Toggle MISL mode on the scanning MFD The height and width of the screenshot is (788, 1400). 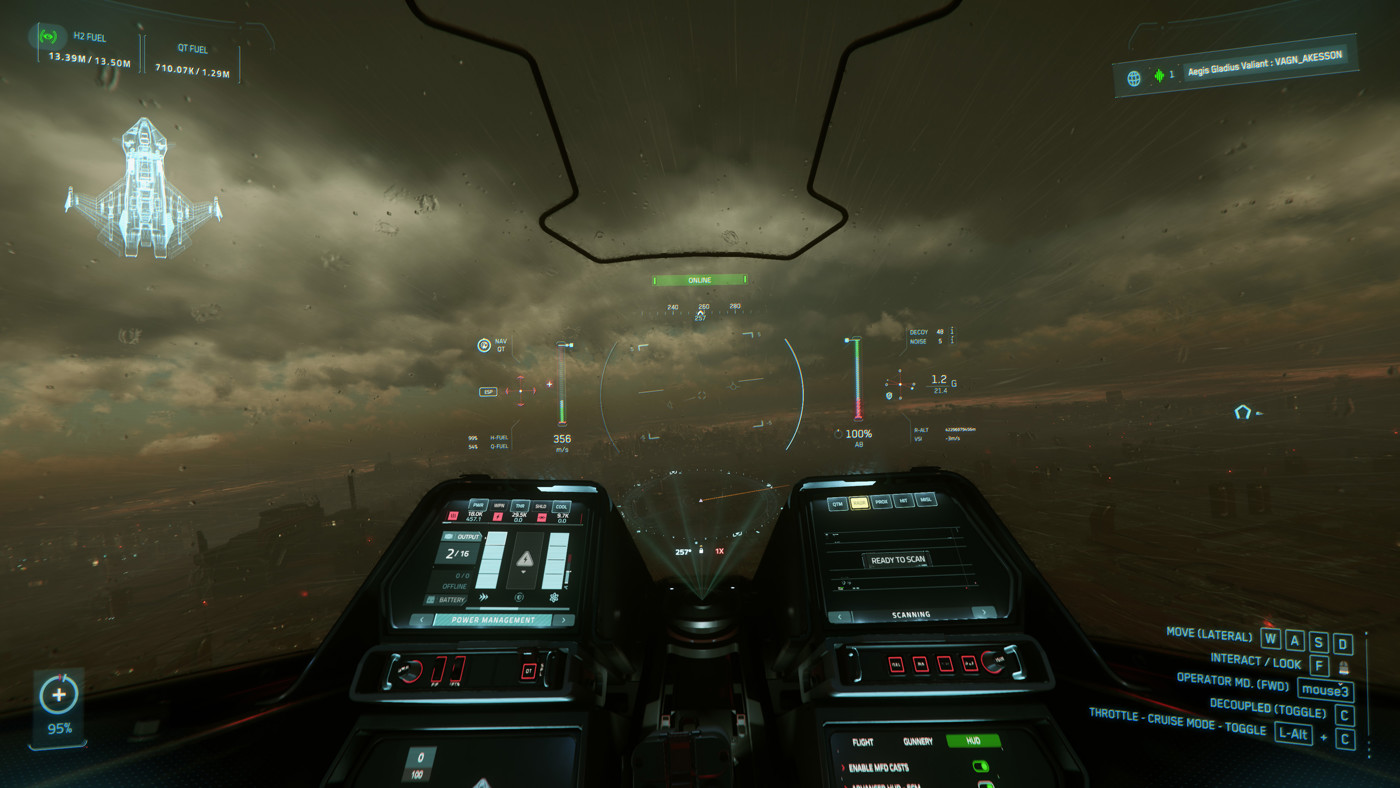tap(925, 500)
